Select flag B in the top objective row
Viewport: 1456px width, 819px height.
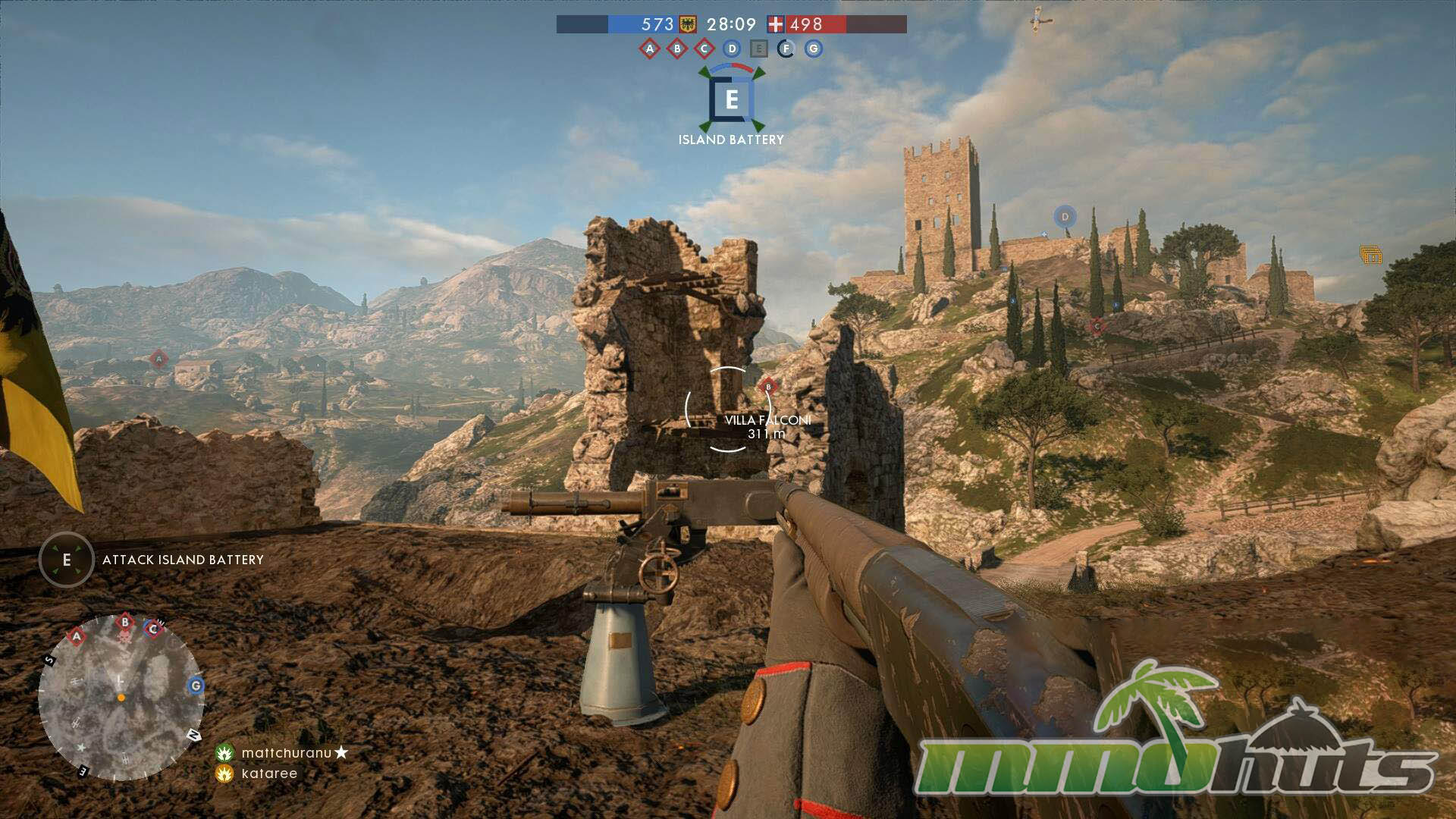click(x=676, y=49)
